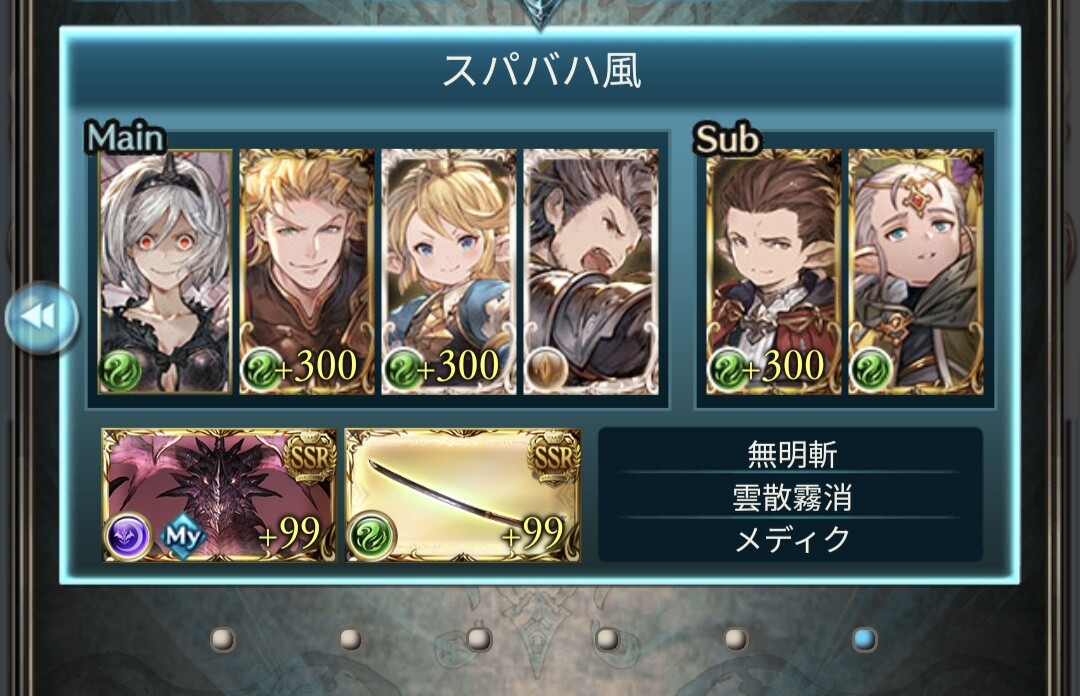Screen dimensions: 1080x696
Task: Switch to the first page dot
Action: (223, 638)
